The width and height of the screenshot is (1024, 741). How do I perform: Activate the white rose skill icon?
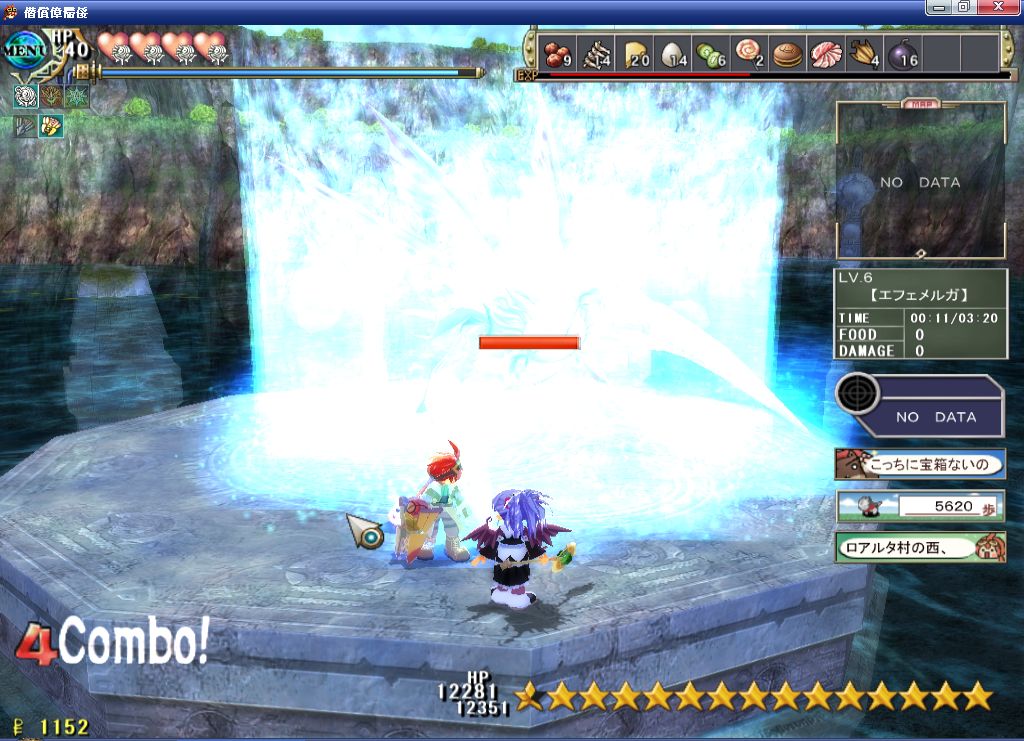(26, 97)
